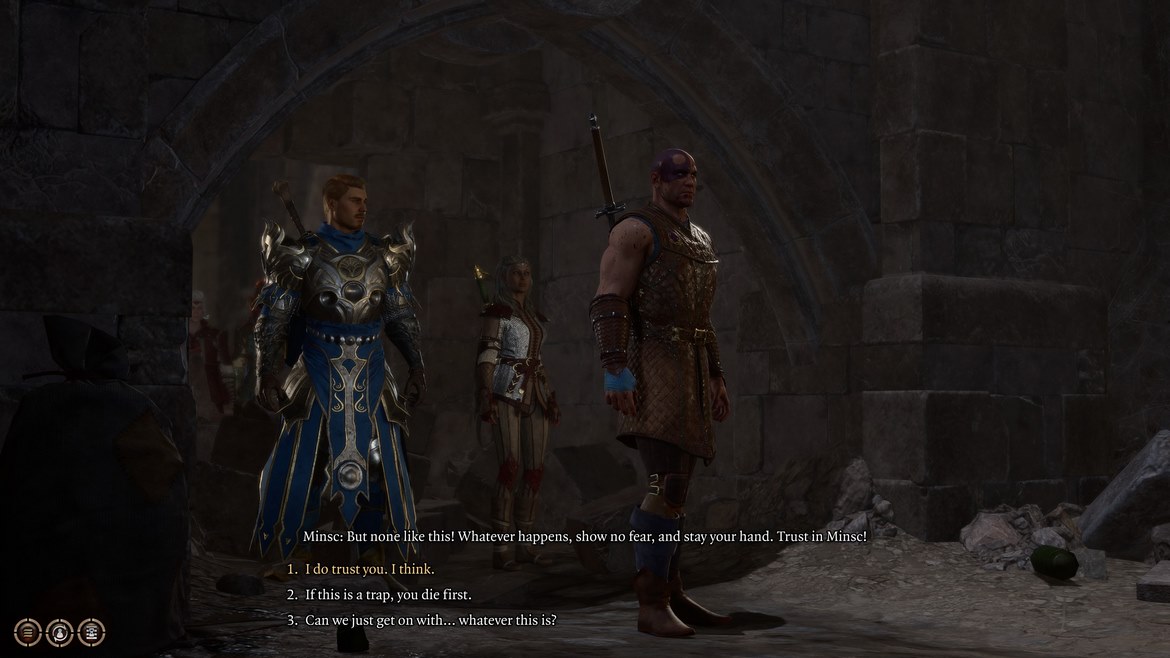Open the dialogue history log icon

pyautogui.click(x=28, y=631)
